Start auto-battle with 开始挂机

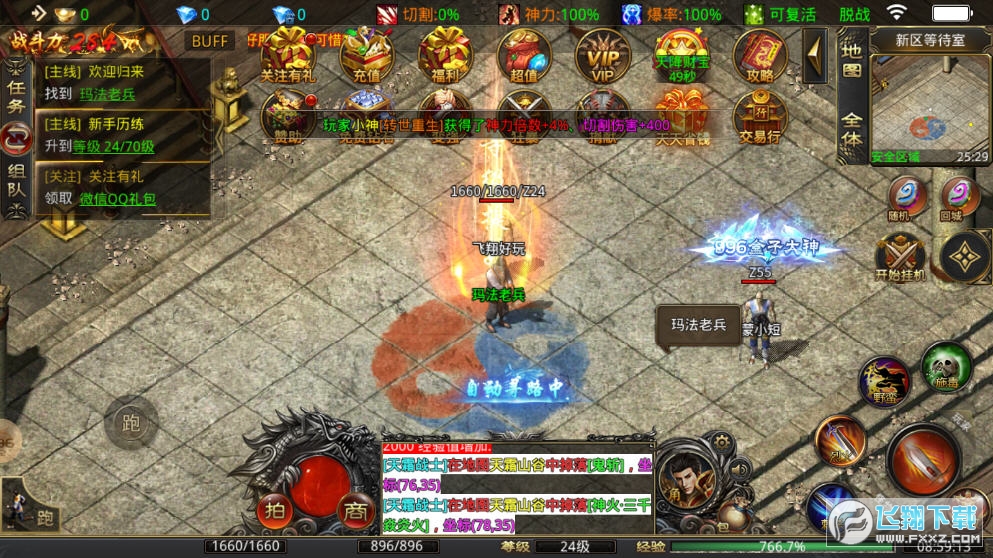tap(900, 256)
